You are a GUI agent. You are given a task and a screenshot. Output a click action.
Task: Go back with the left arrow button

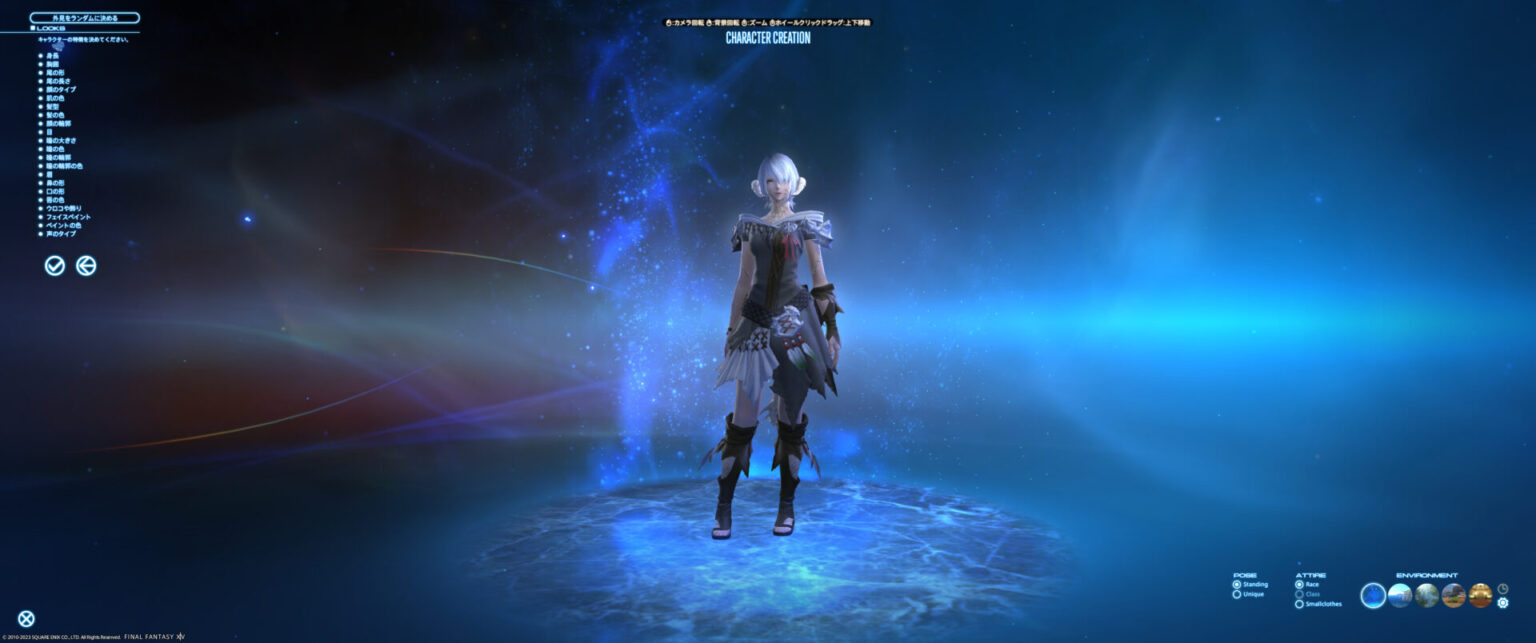(87, 265)
